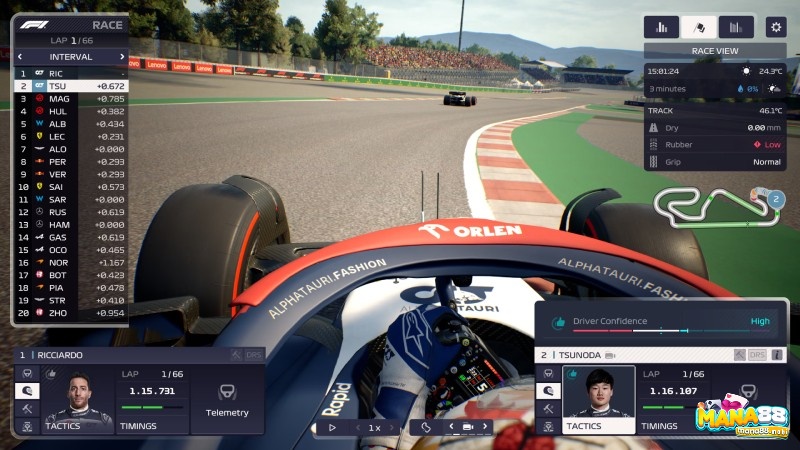Go to previous standings mode with left arrow
Viewport: 800px width, 450px height.
[19, 57]
